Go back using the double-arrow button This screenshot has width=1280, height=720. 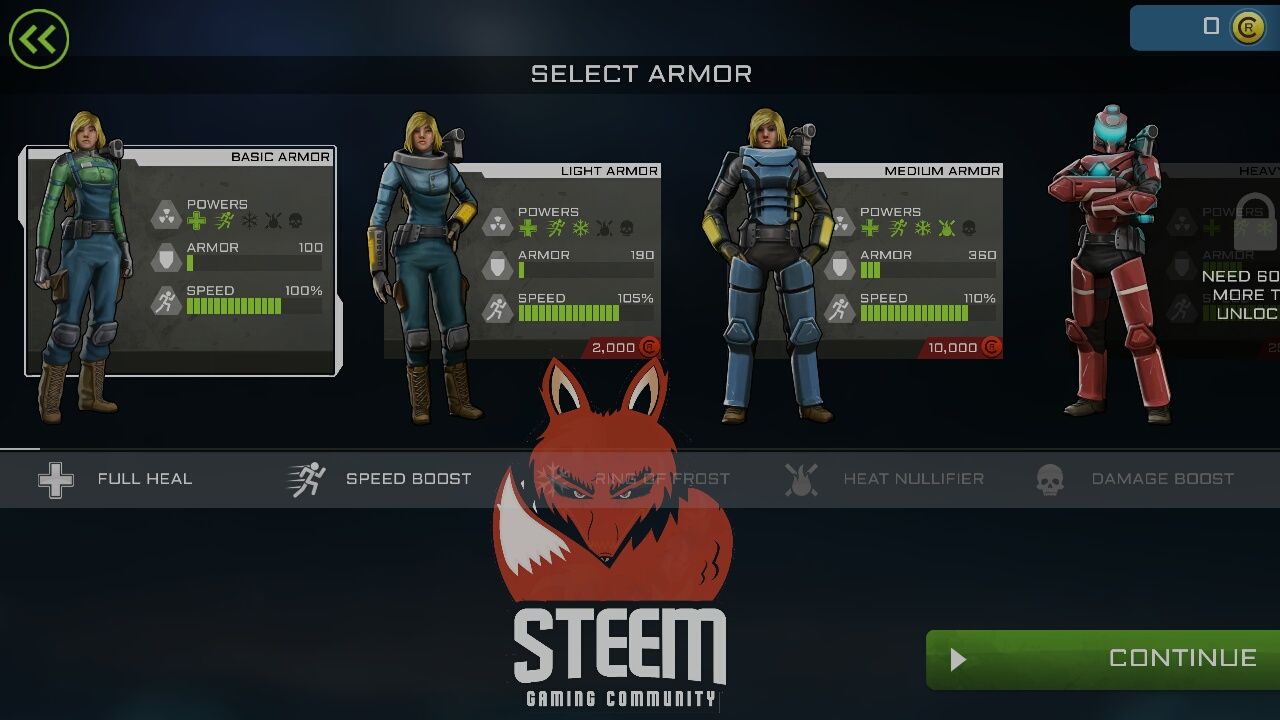point(39,39)
